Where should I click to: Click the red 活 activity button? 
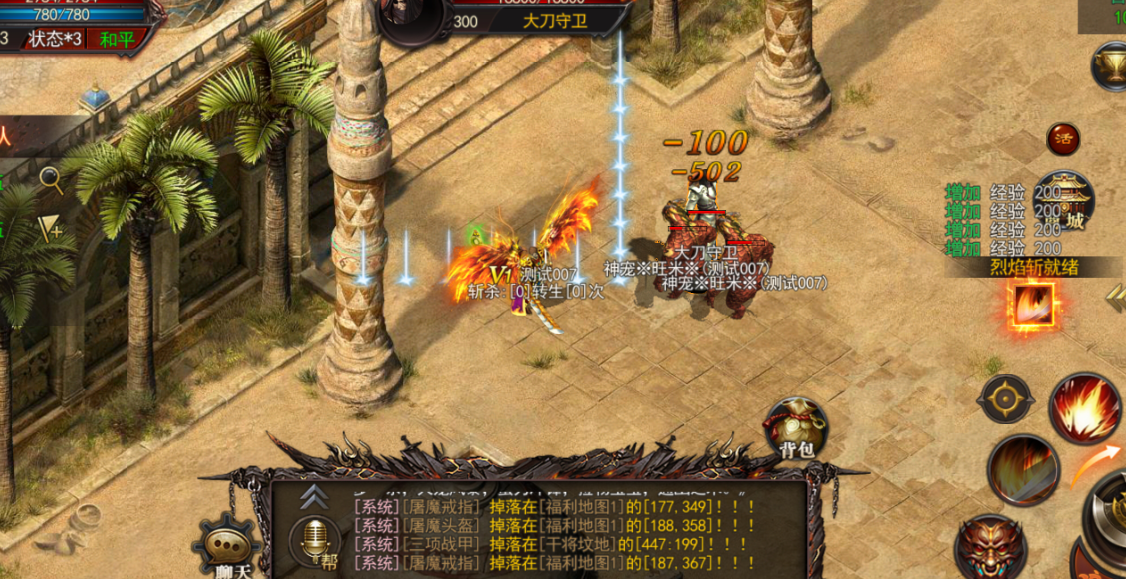coord(1062,139)
